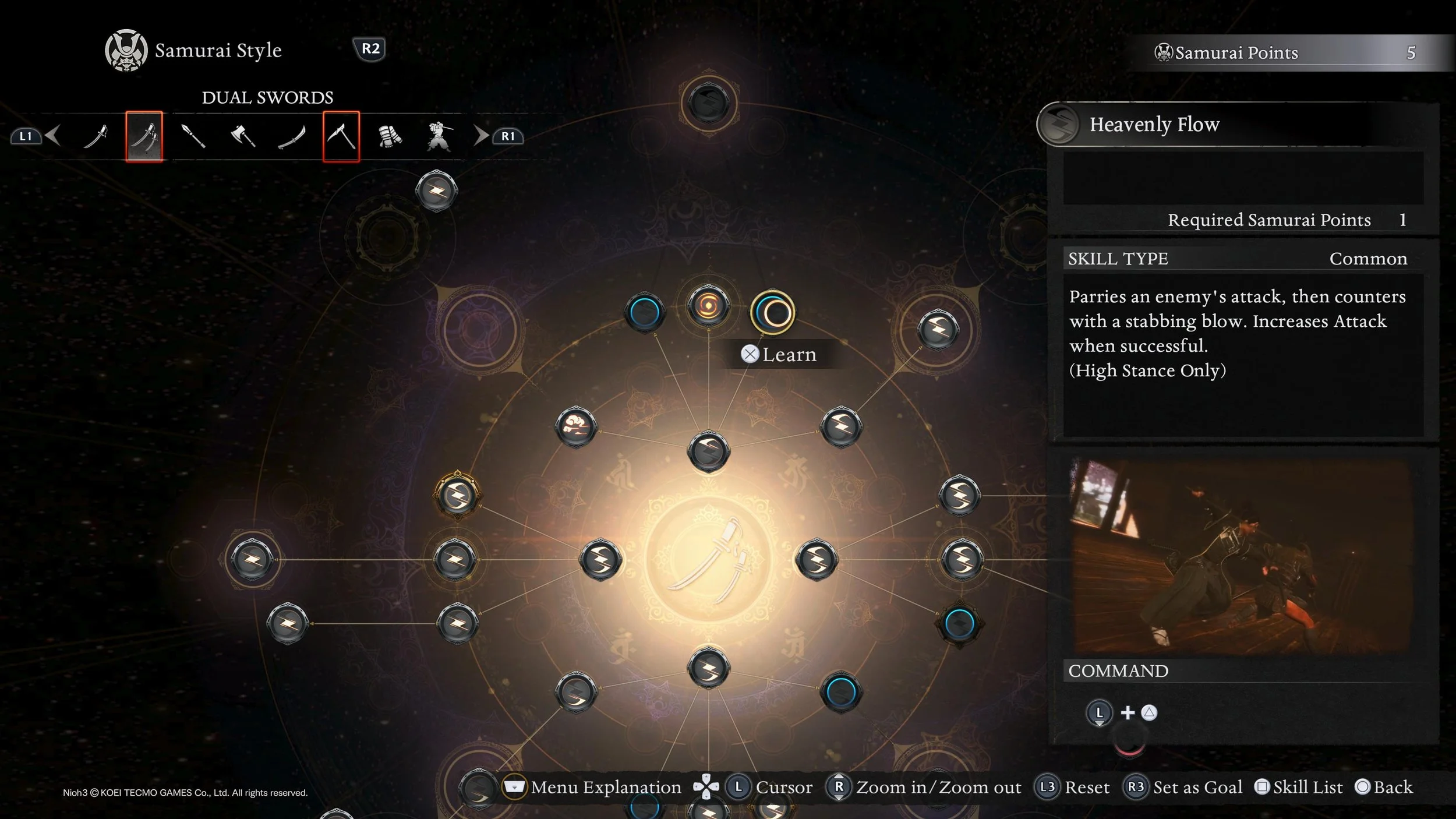Learn the highlighted Heavenly Flow skill node
This screenshot has width=1456, height=819.
point(773,313)
